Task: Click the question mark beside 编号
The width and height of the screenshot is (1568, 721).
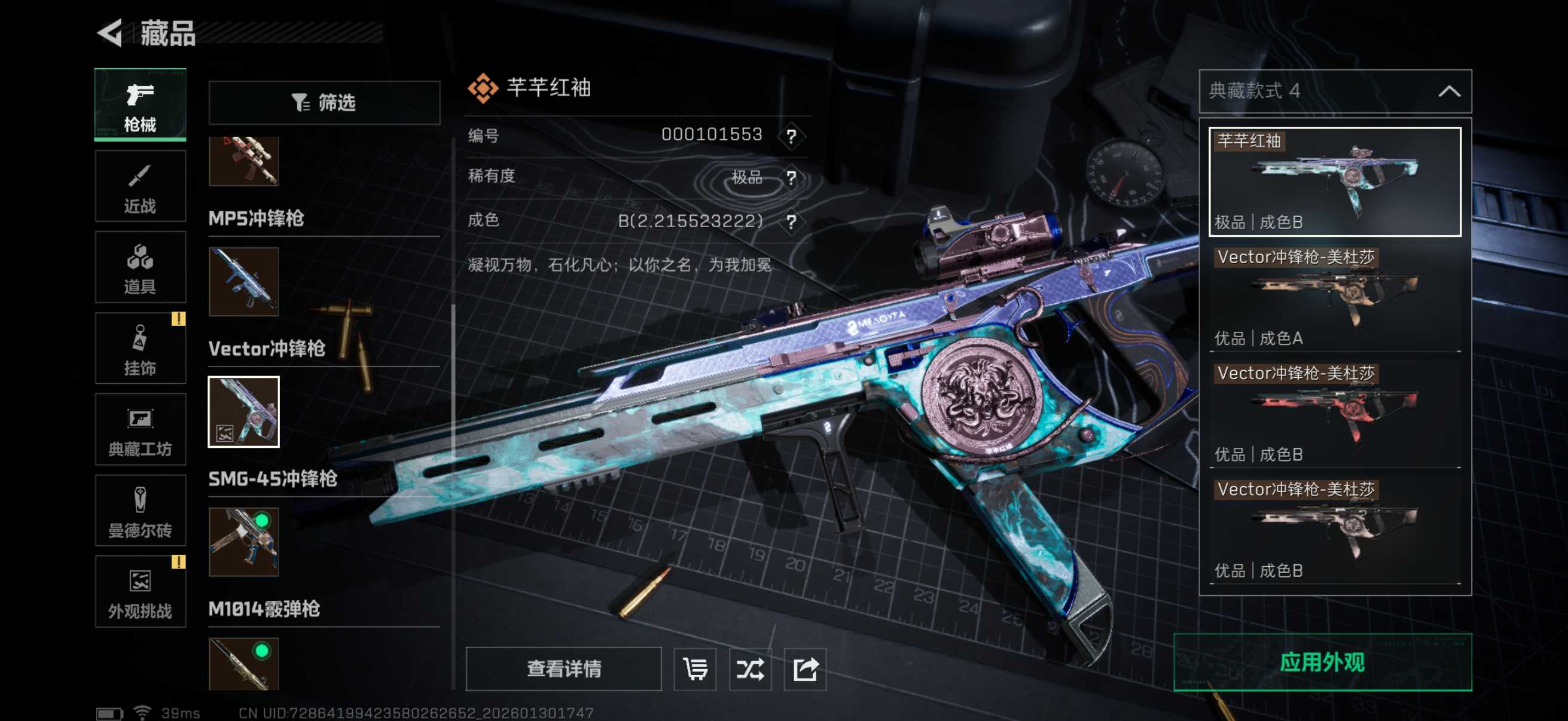Action: 791,136
